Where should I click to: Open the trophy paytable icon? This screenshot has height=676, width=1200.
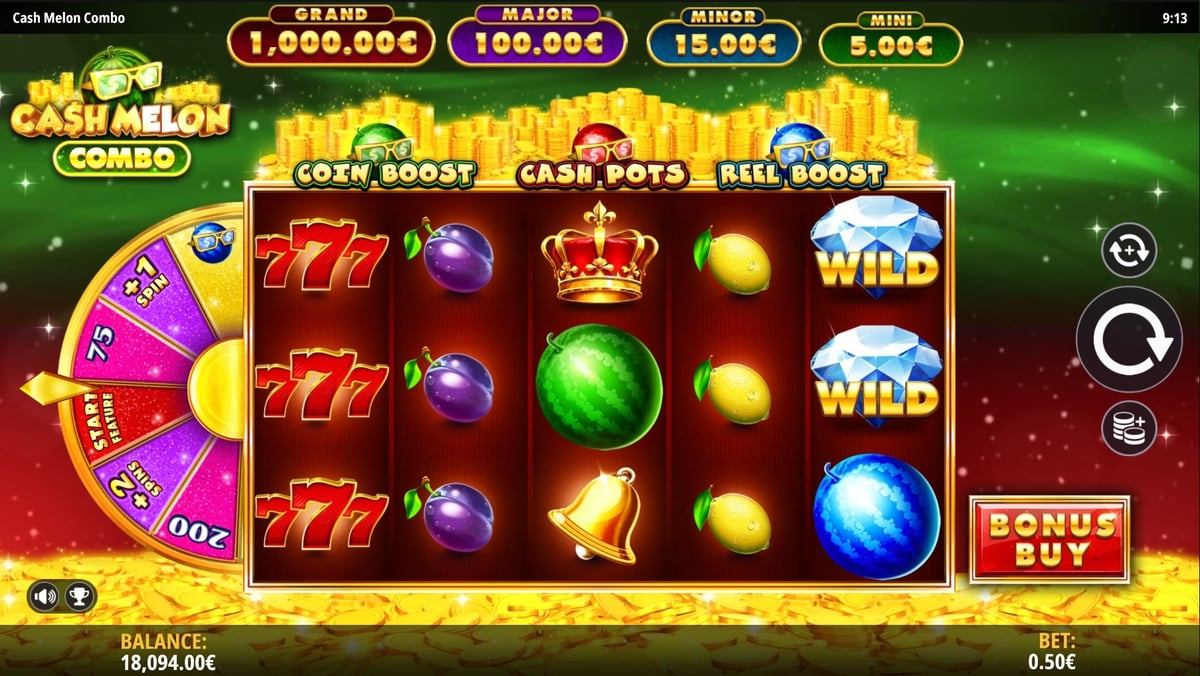pyautogui.click(x=76, y=597)
